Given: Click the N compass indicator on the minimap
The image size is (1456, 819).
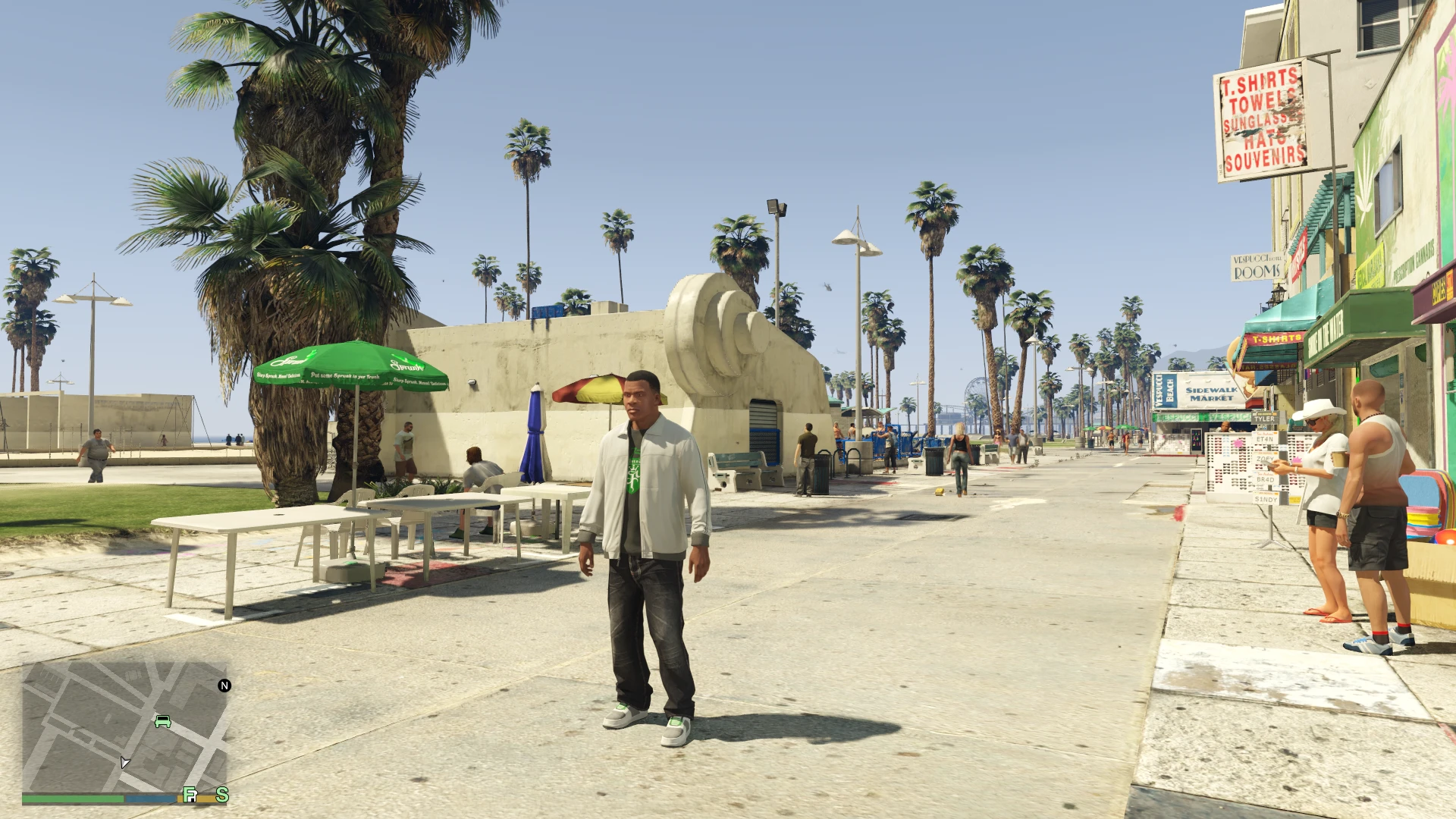Looking at the screenshot, I should tap(224, 686).
